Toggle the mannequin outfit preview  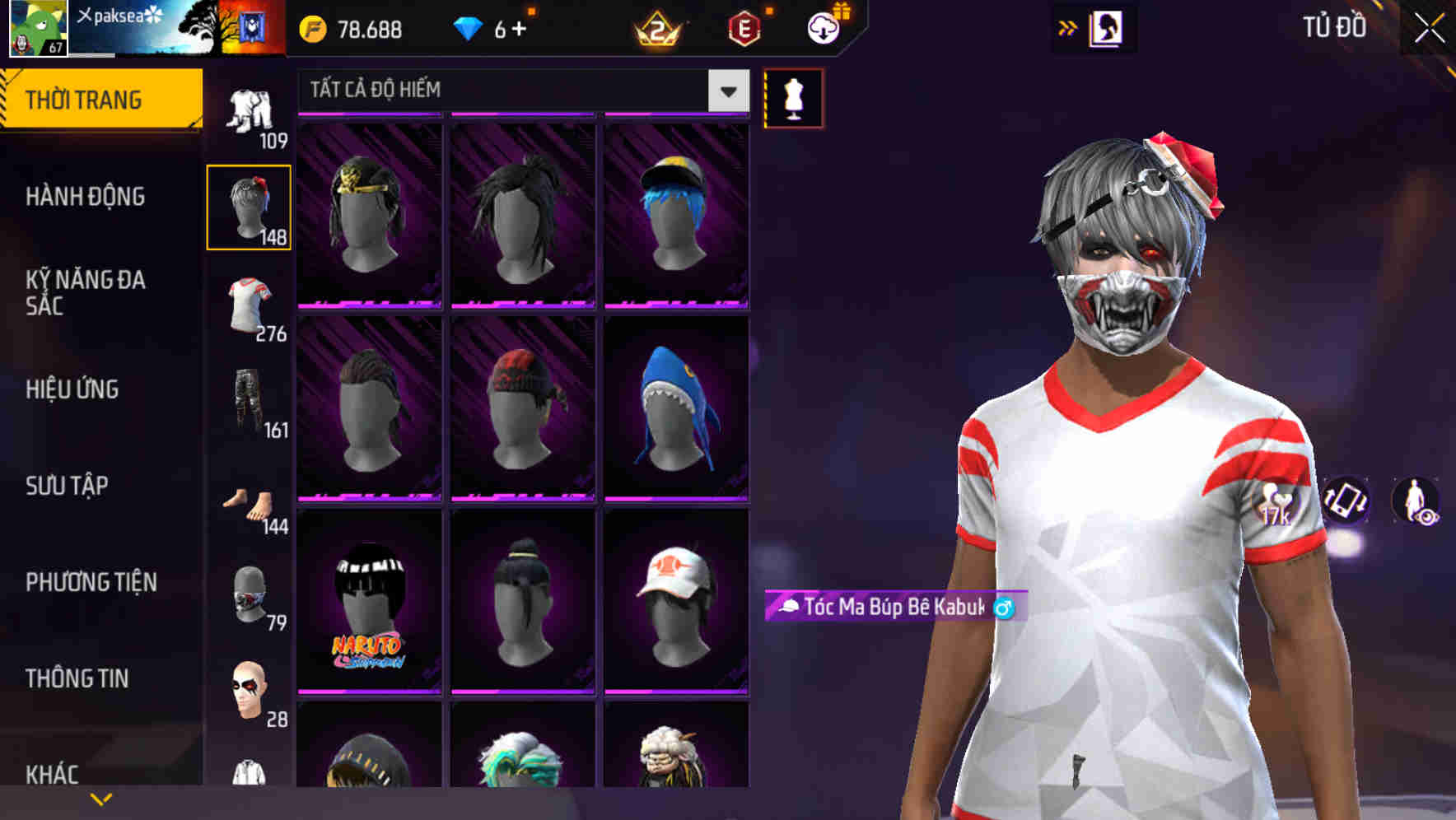click(x=792, y=98)
